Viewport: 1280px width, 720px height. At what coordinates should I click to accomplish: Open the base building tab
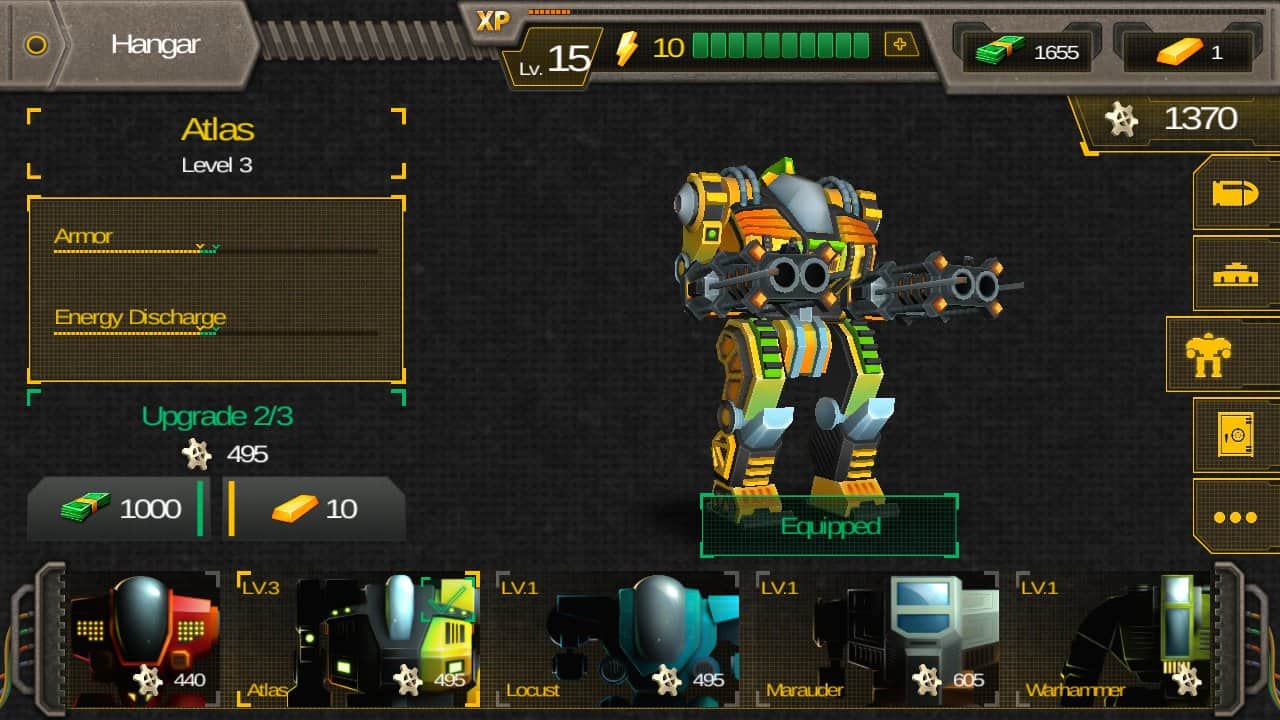point(1235,274)
